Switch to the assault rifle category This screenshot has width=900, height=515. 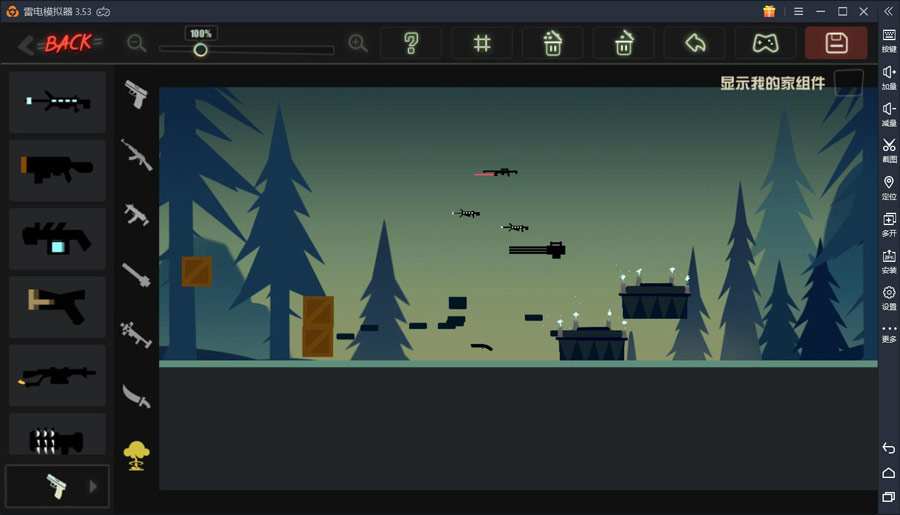136,153
